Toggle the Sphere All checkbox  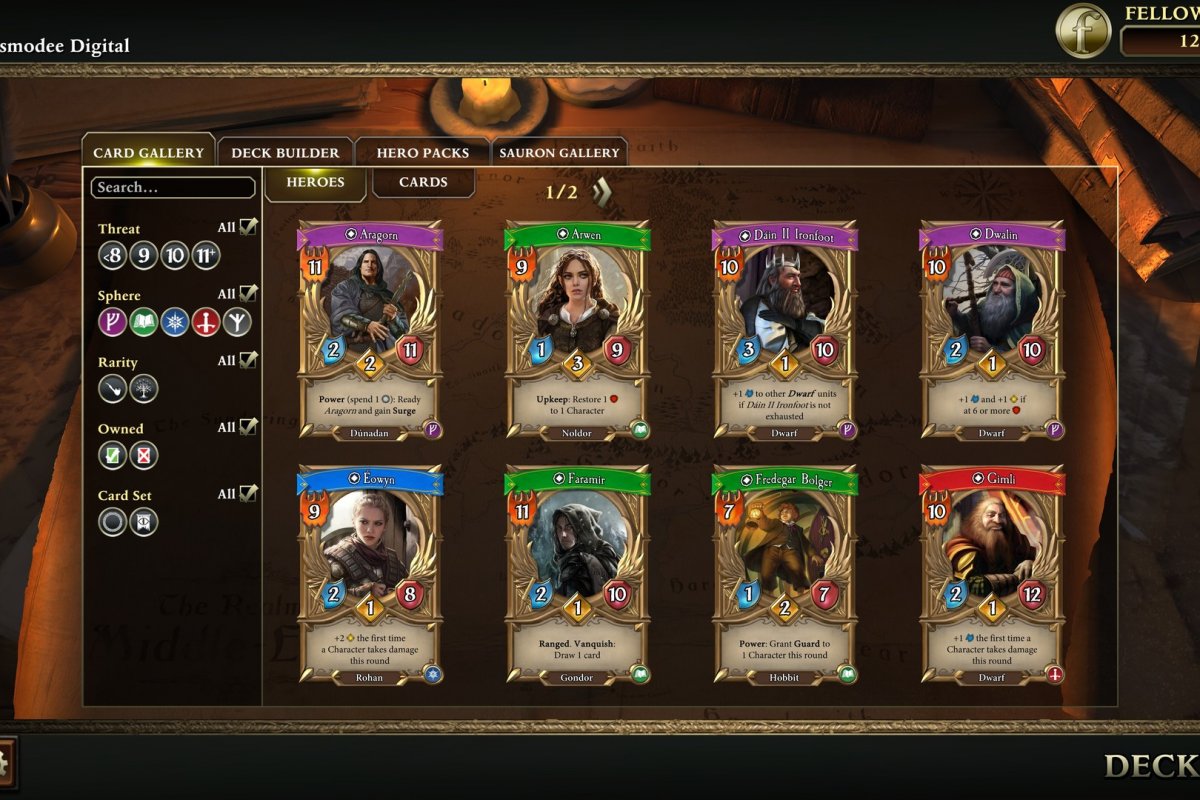point(247,294)
